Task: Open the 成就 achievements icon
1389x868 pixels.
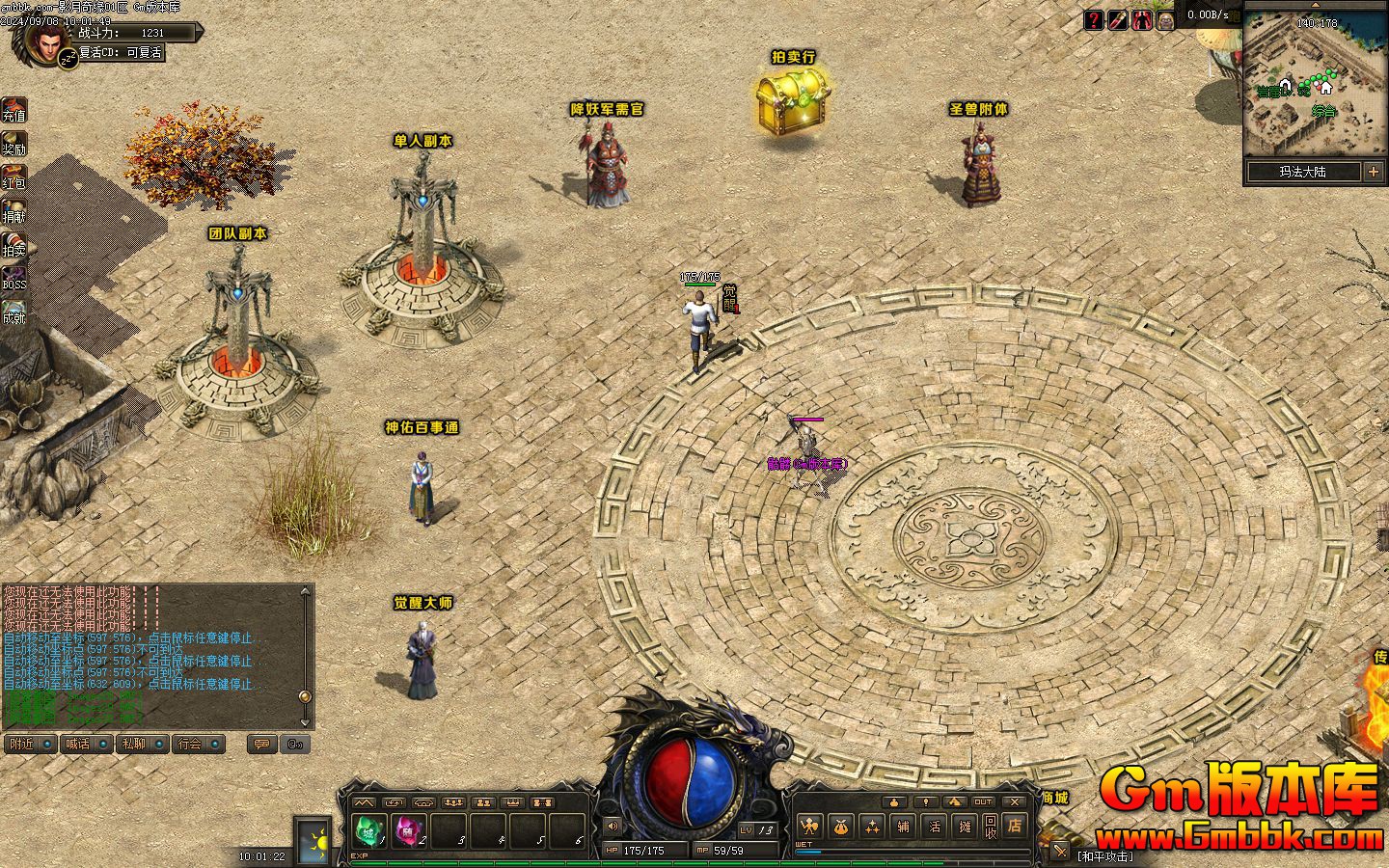Action: click(x=14, y=311)
